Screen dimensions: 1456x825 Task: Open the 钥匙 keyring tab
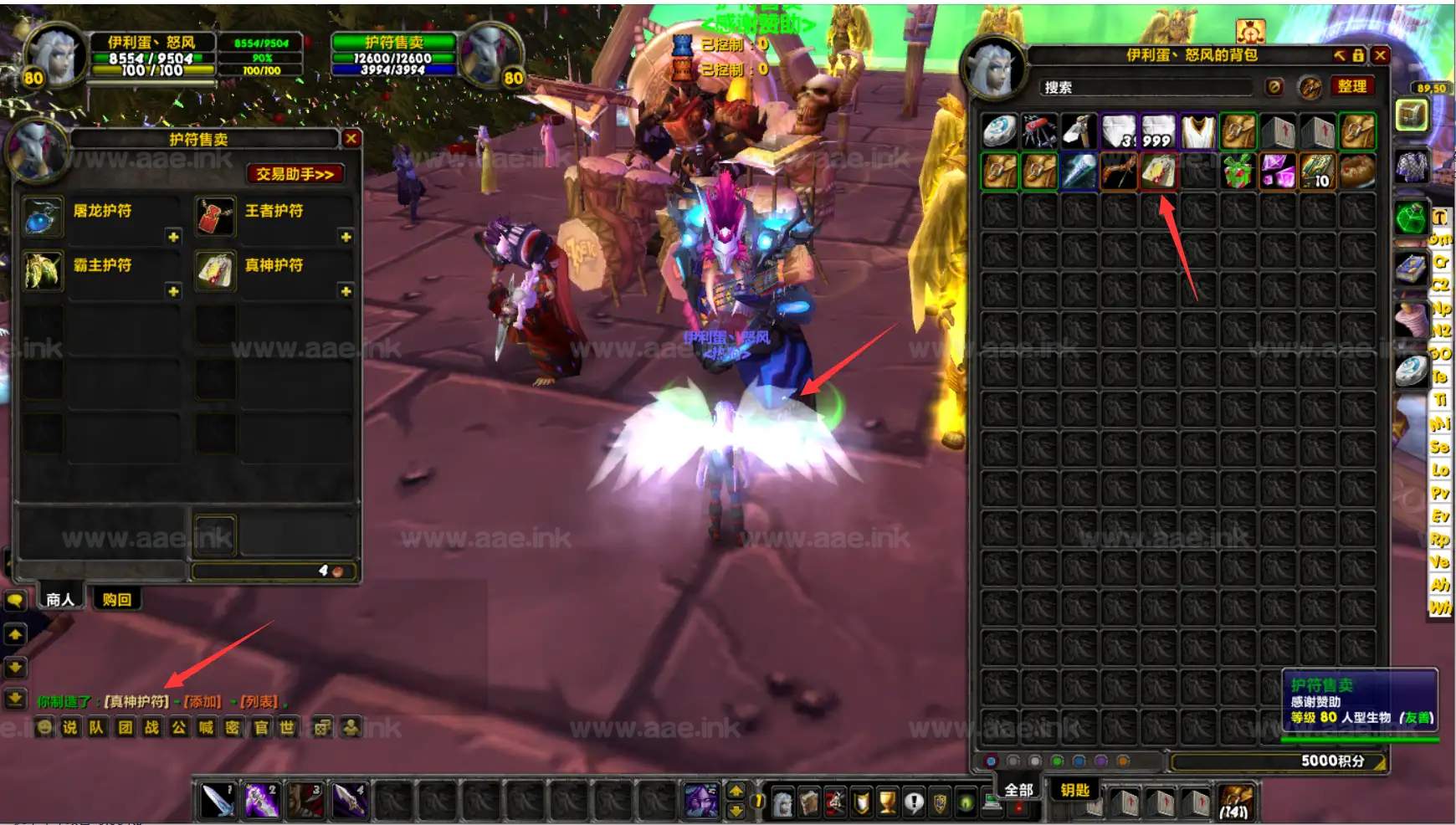pos(1074,789)
